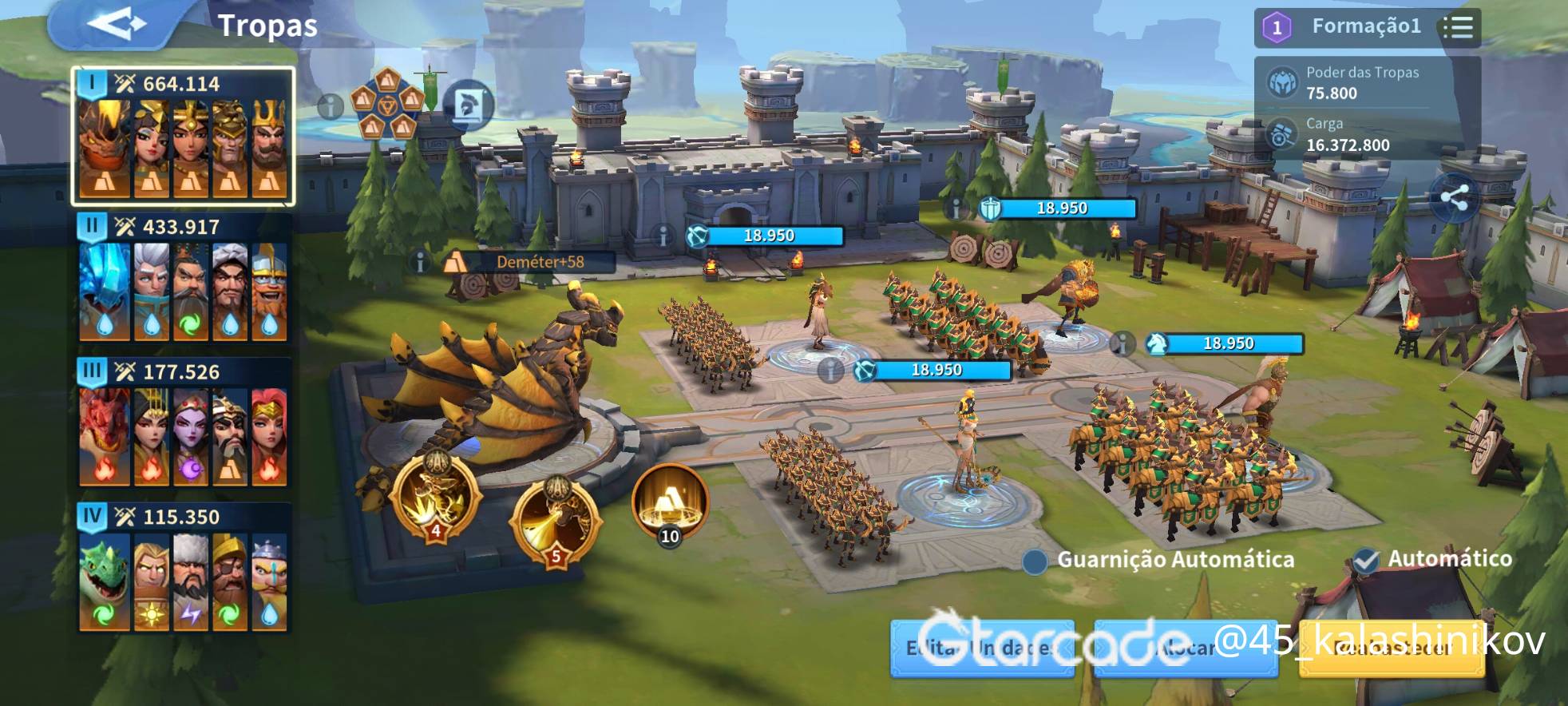1568x706 pixels.
Task: Show info for Deméter+58 label
Action: [x=420, y=262]
